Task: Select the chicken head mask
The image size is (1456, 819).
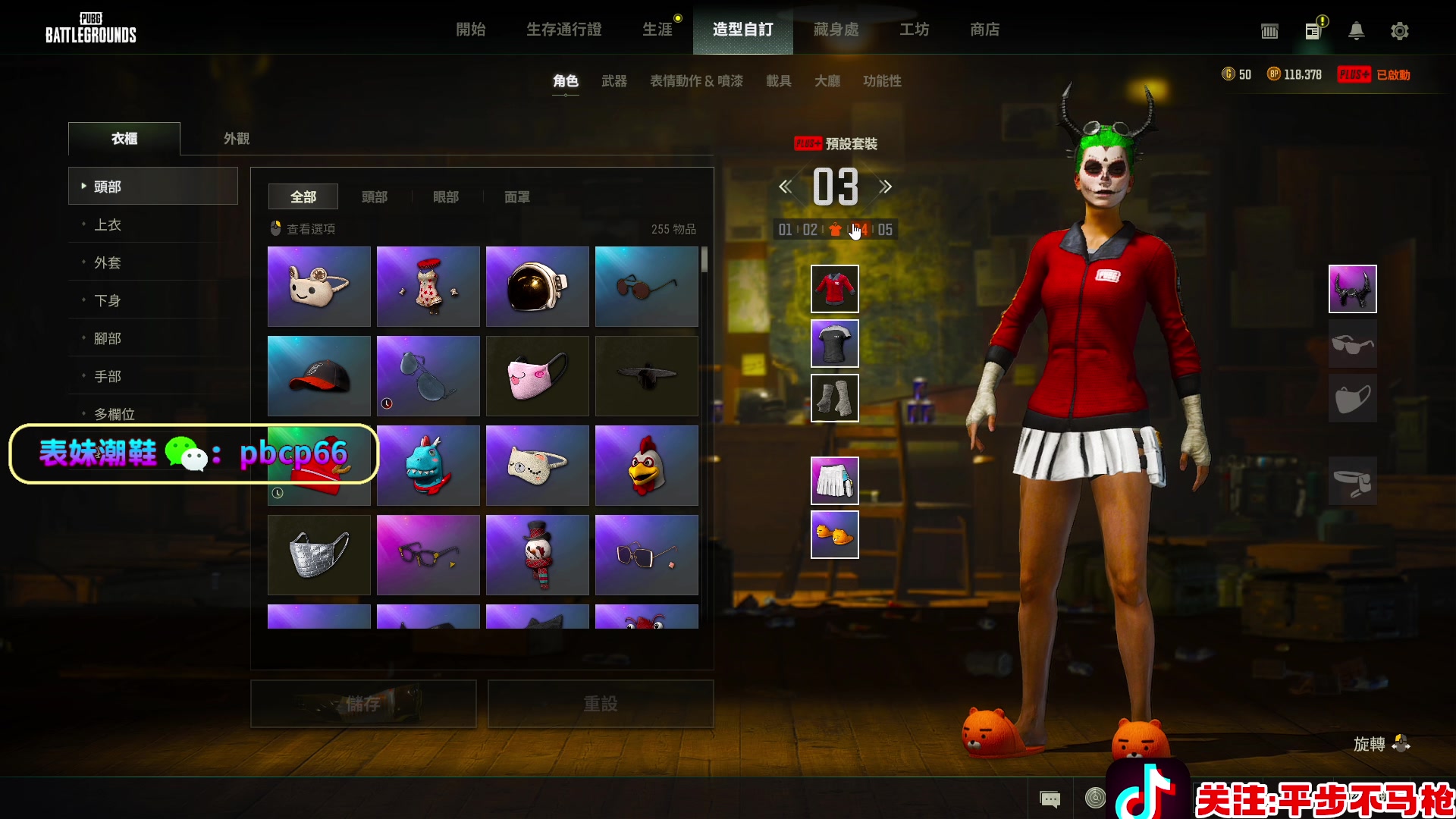Action: coord(646,466)
